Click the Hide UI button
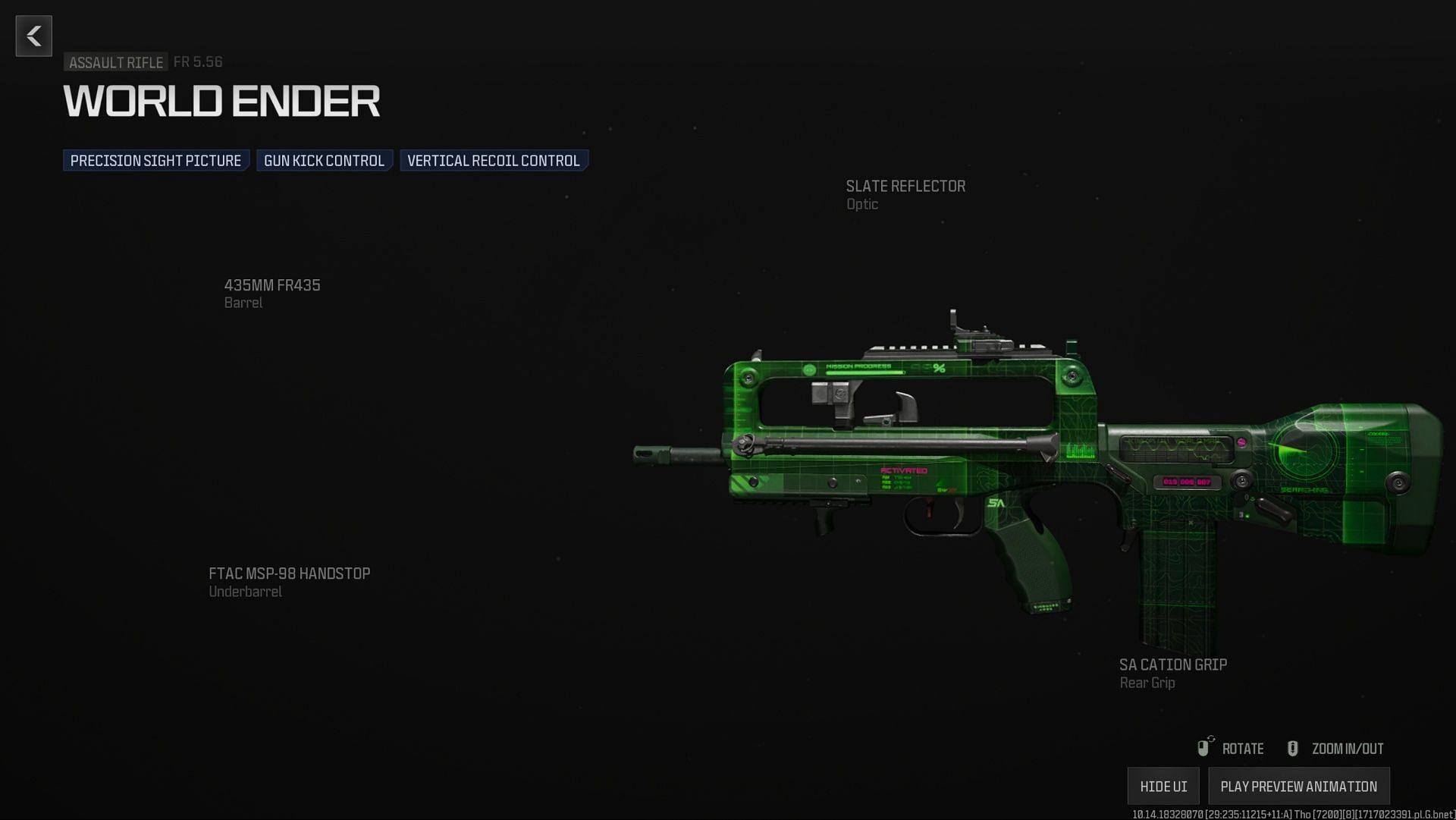 (x=1163, y=787)
